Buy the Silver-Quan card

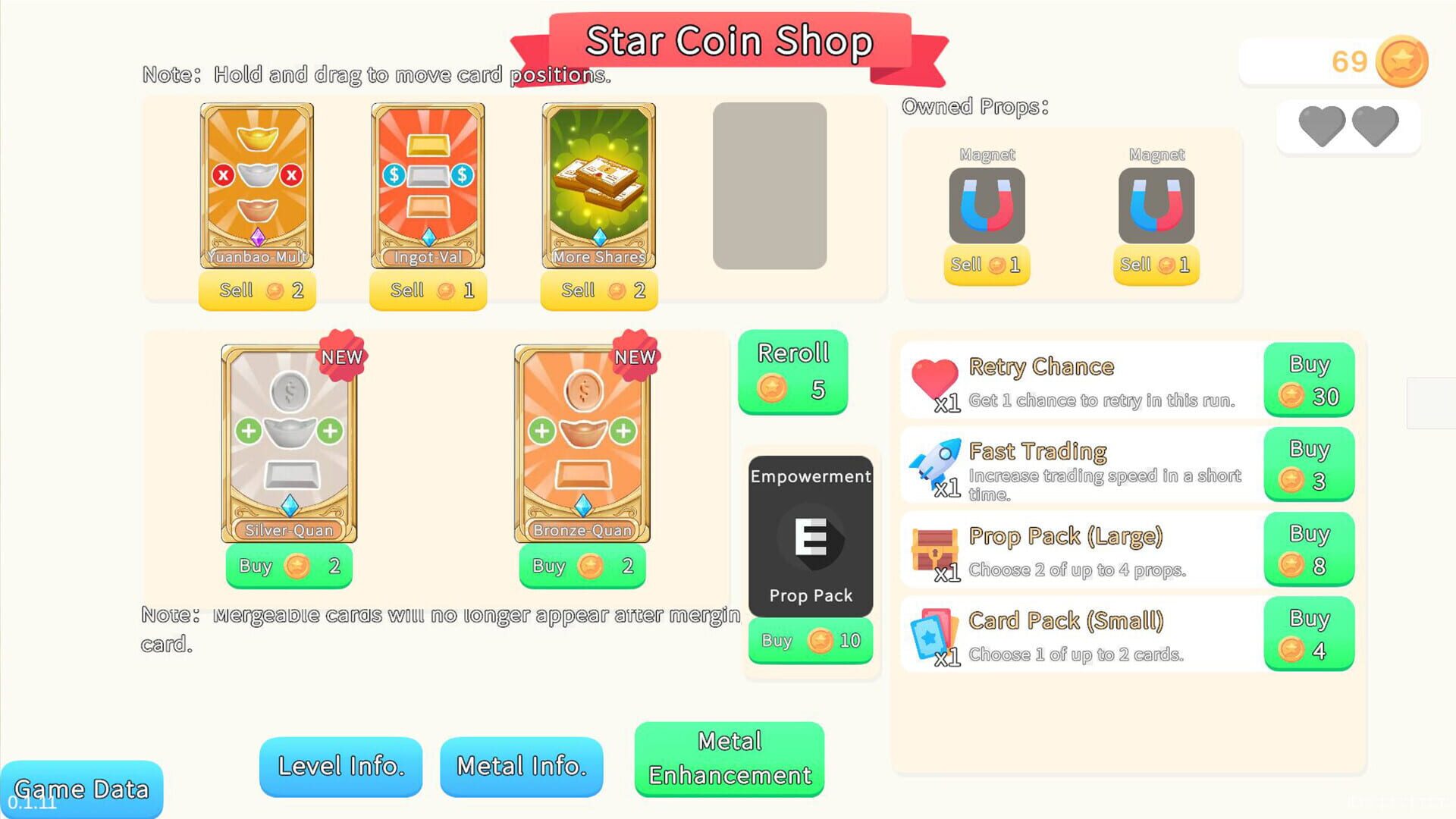pyautogui.click(x=289, y=566)
